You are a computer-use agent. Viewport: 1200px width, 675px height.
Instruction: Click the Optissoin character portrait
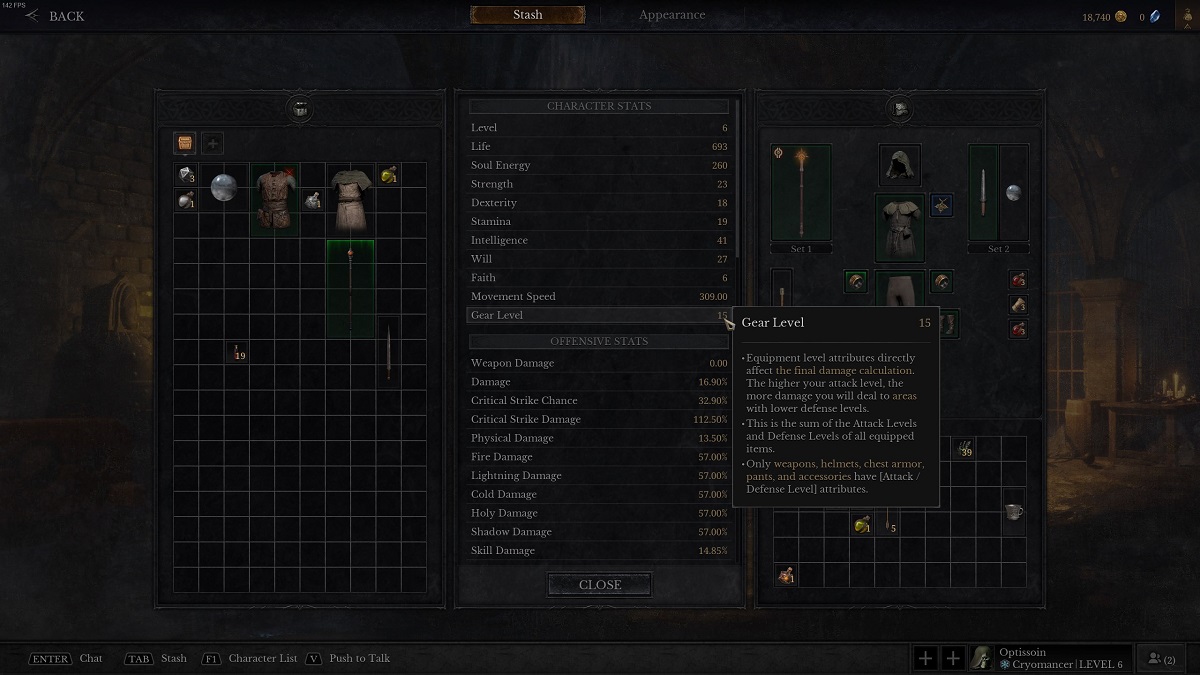[x=984, y=658]
